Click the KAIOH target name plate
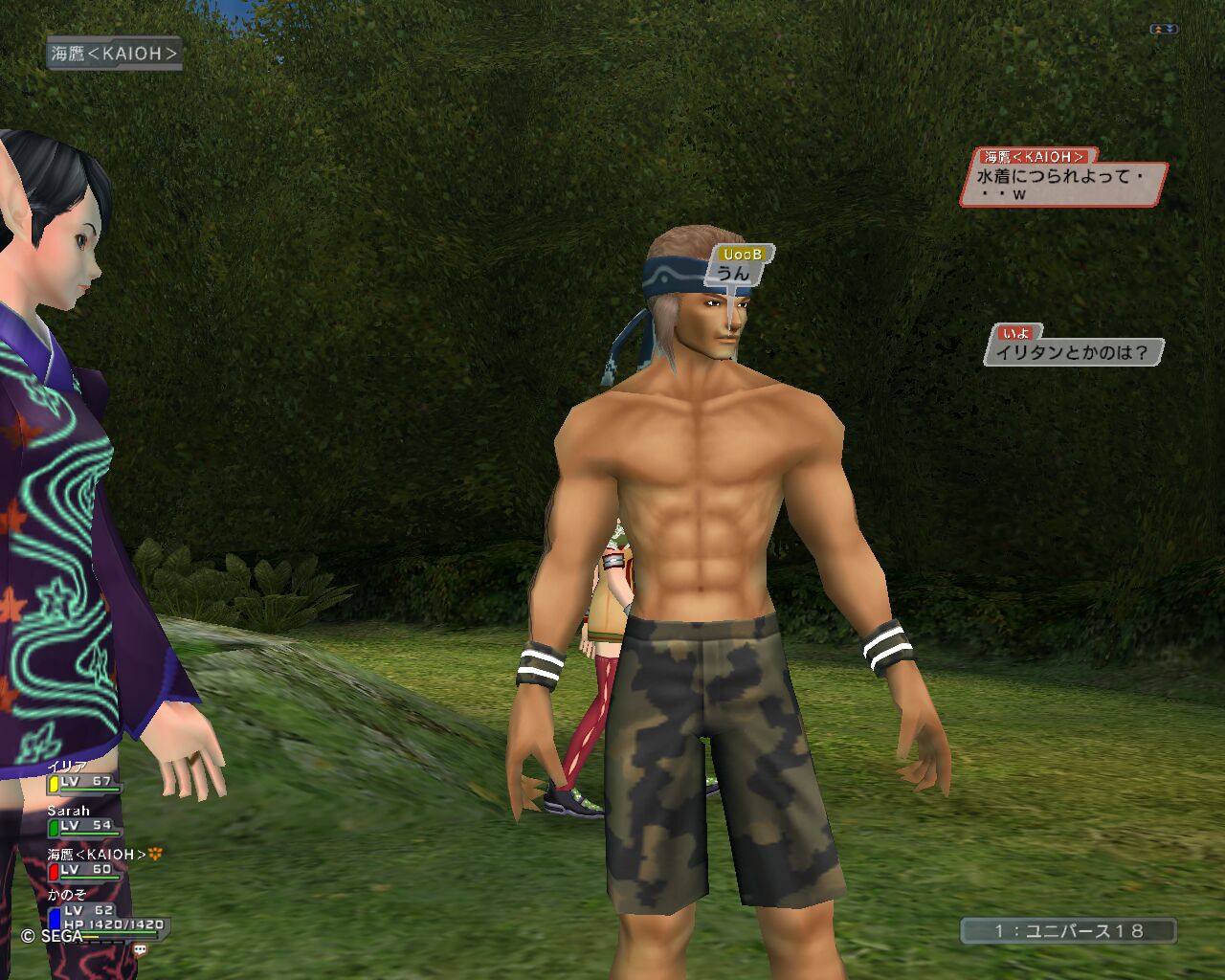The height and width of the screenshot is (980, 1225). tap(114, 54)
